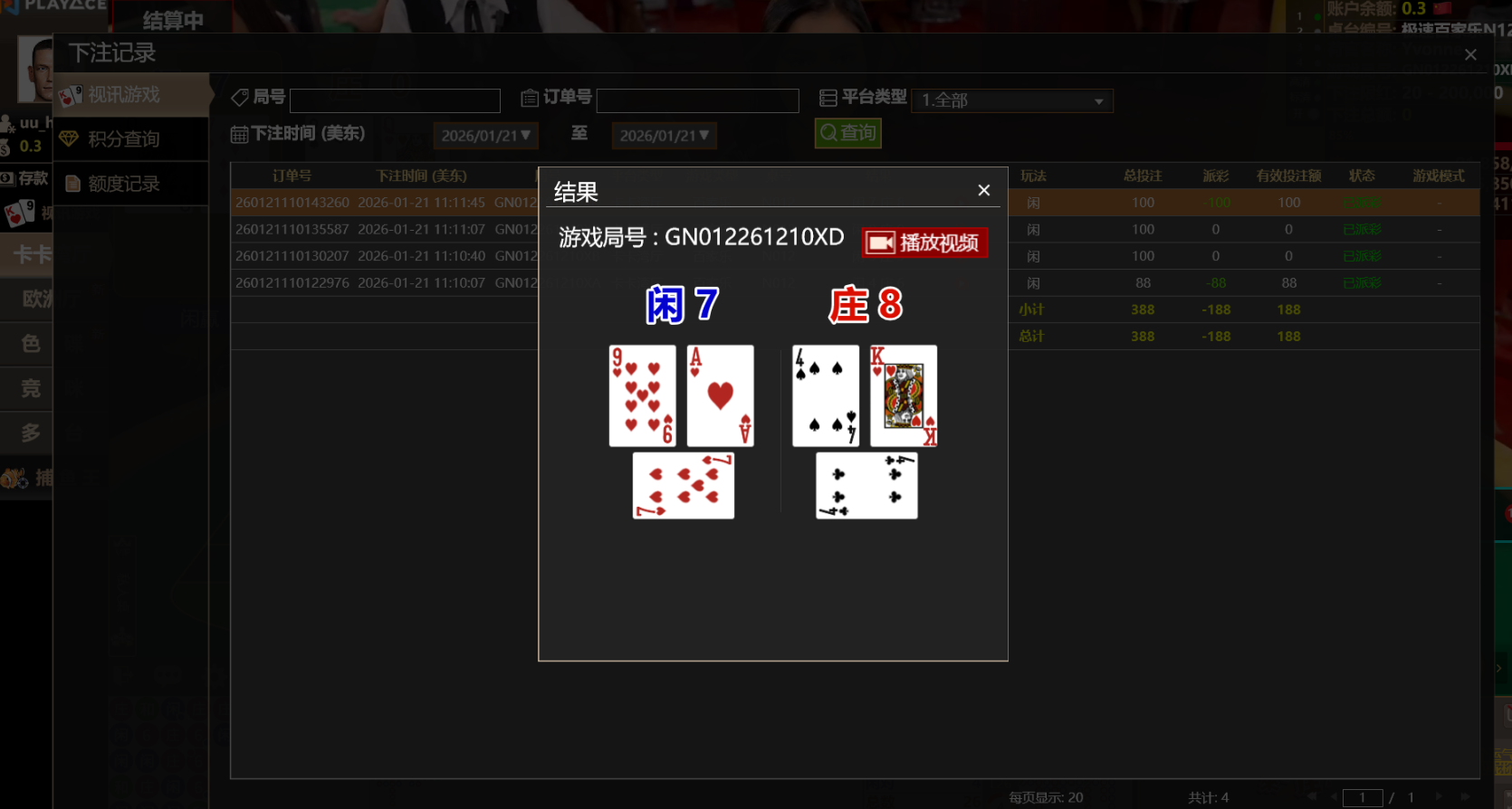Select the 视讯游戏 sidebar icon
Viewport: 1512px width, 809px height.
[x=72, y=96]
